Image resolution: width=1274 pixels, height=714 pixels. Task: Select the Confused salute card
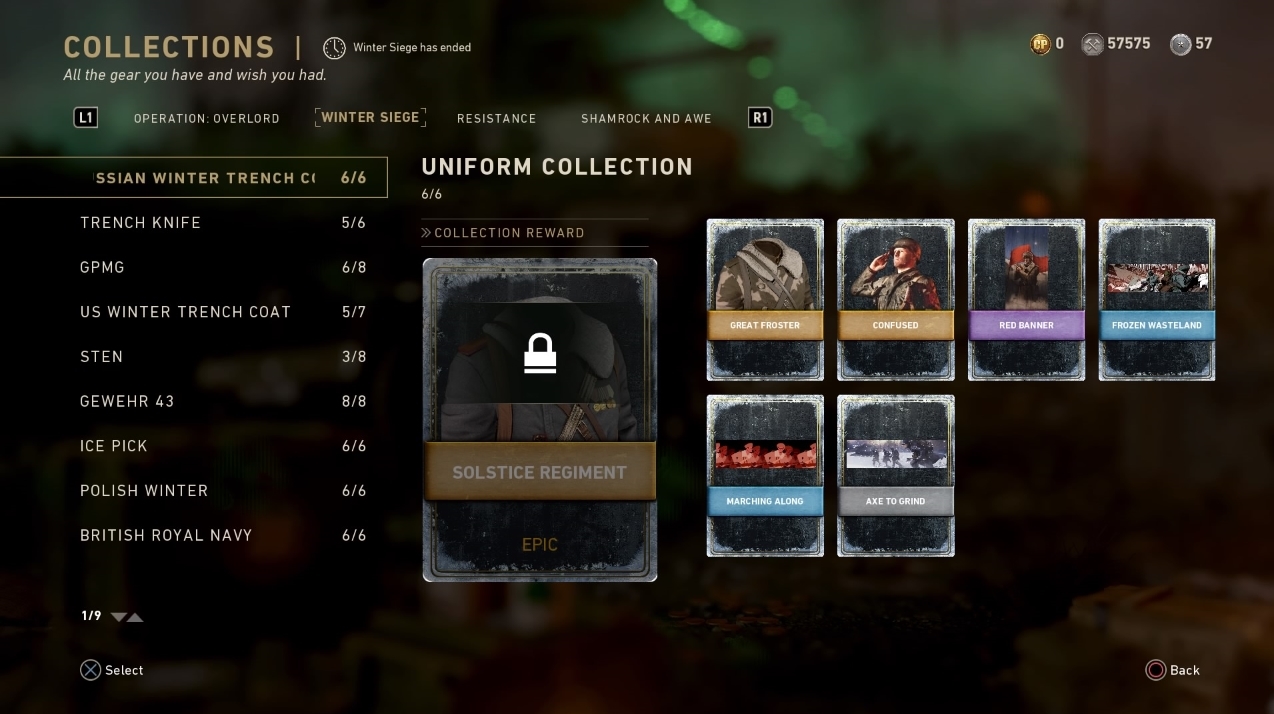click(895, 300)
